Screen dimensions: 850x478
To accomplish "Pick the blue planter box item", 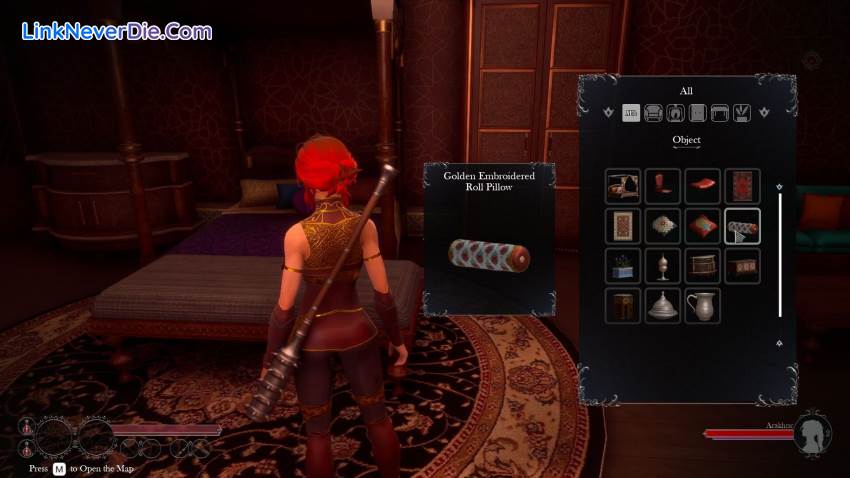I will tap(623, 266).
